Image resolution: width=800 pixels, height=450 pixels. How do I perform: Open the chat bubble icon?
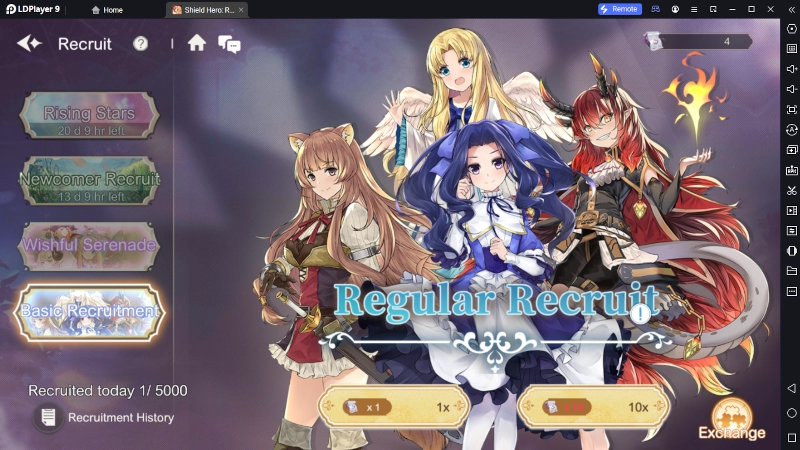[229, 44]
